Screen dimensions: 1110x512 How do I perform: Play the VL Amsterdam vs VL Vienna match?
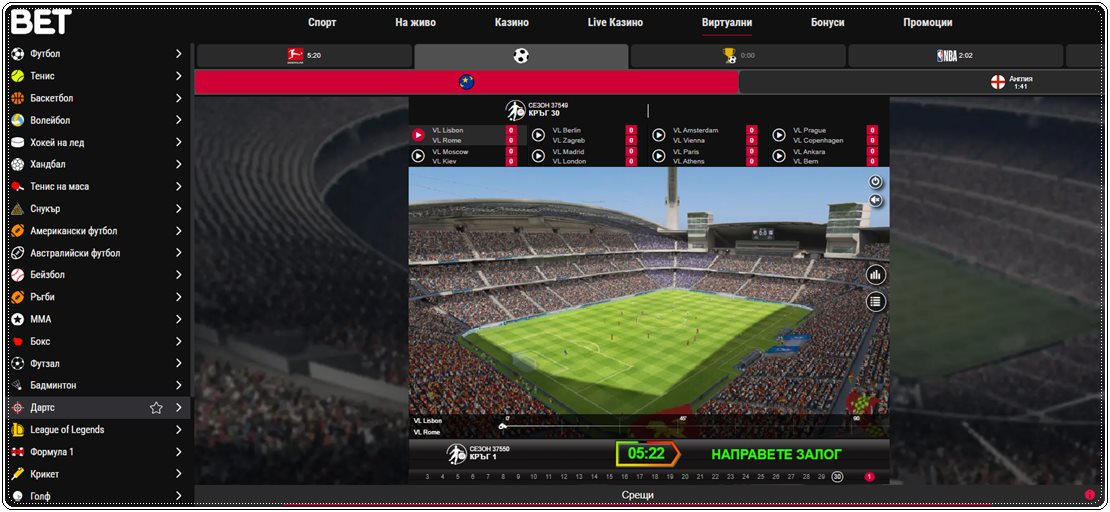[659, 135]
